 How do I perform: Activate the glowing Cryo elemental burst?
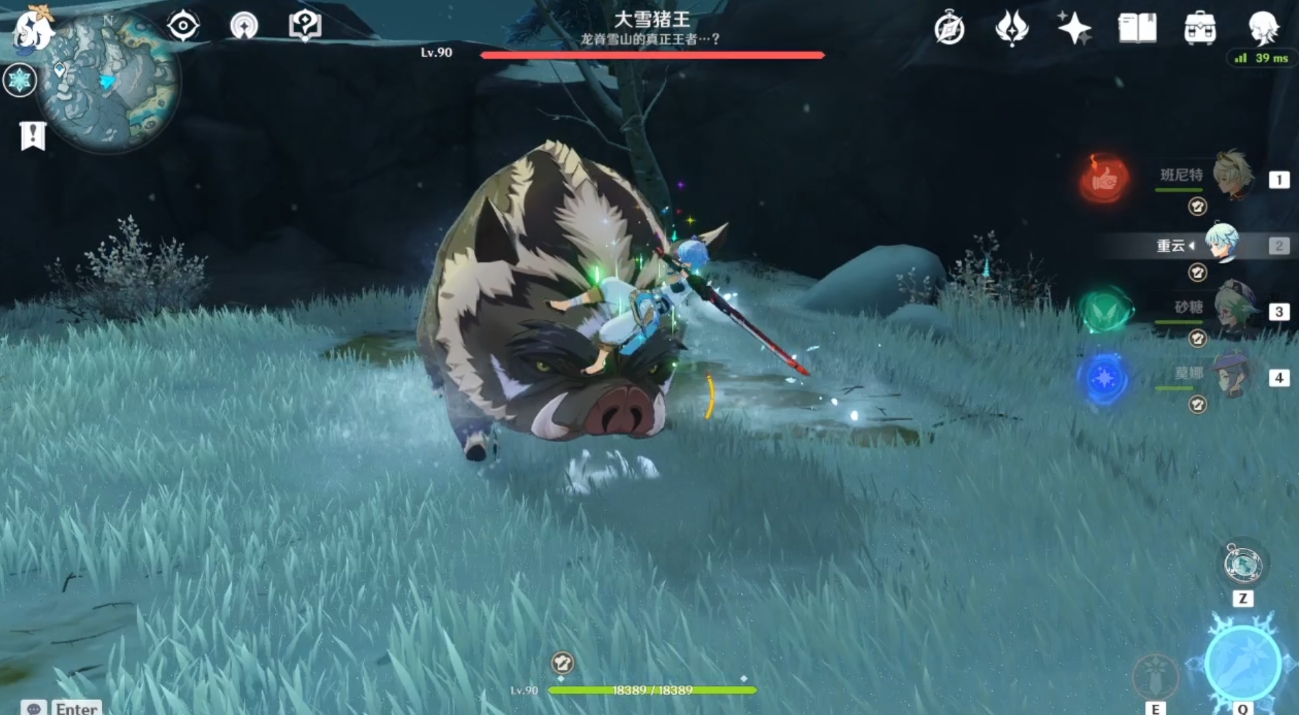pyautogui.click(x=1242, y=662)
